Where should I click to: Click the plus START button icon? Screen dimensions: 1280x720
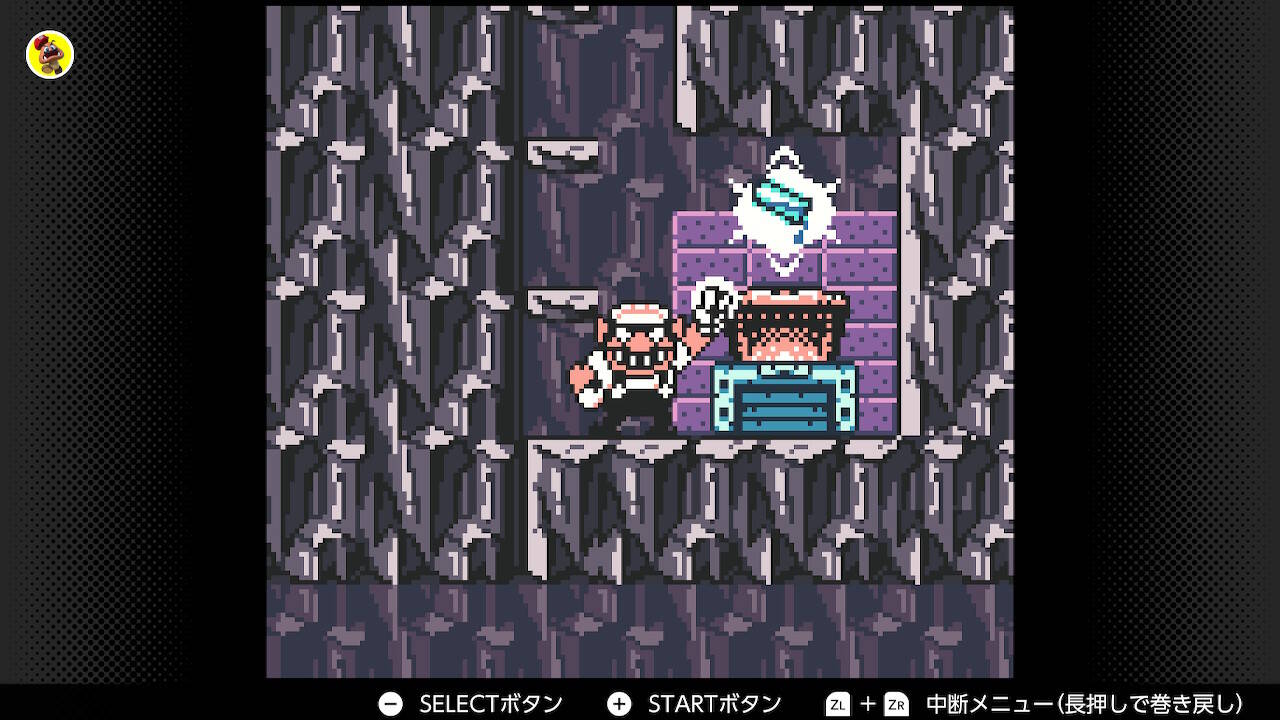(x=620, y=703)
